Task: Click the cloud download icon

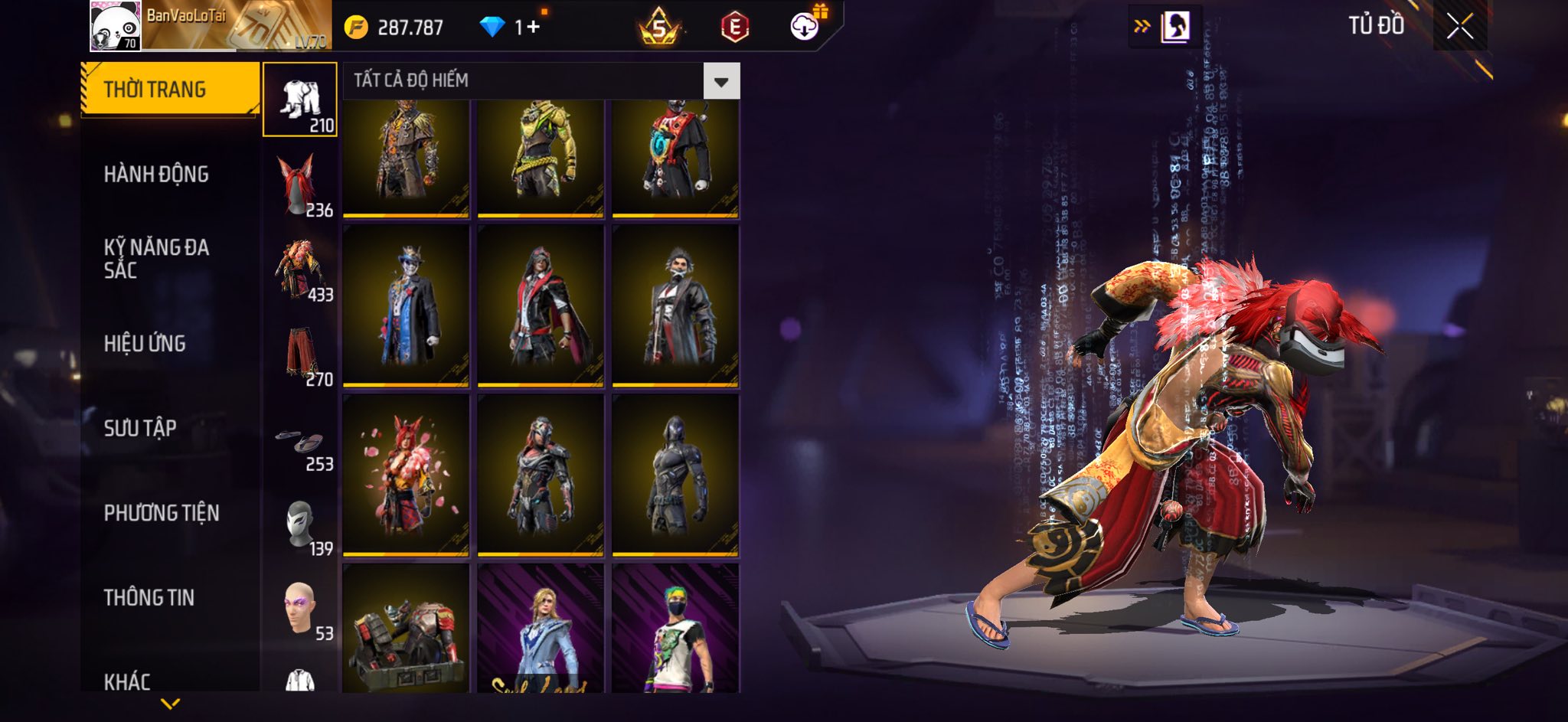Action: 805,27
